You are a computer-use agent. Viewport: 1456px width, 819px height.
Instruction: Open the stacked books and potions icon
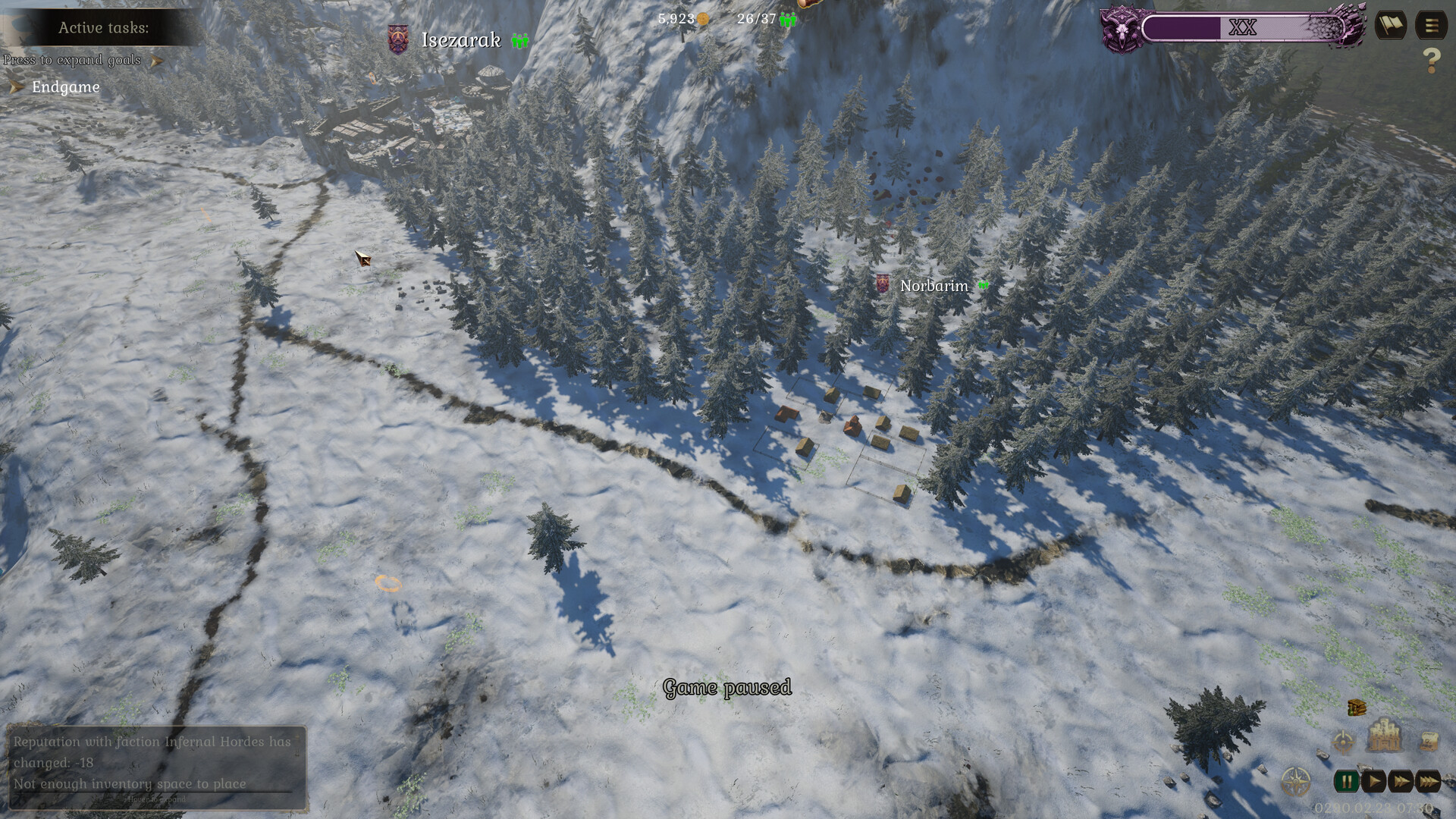point(1357,708)
